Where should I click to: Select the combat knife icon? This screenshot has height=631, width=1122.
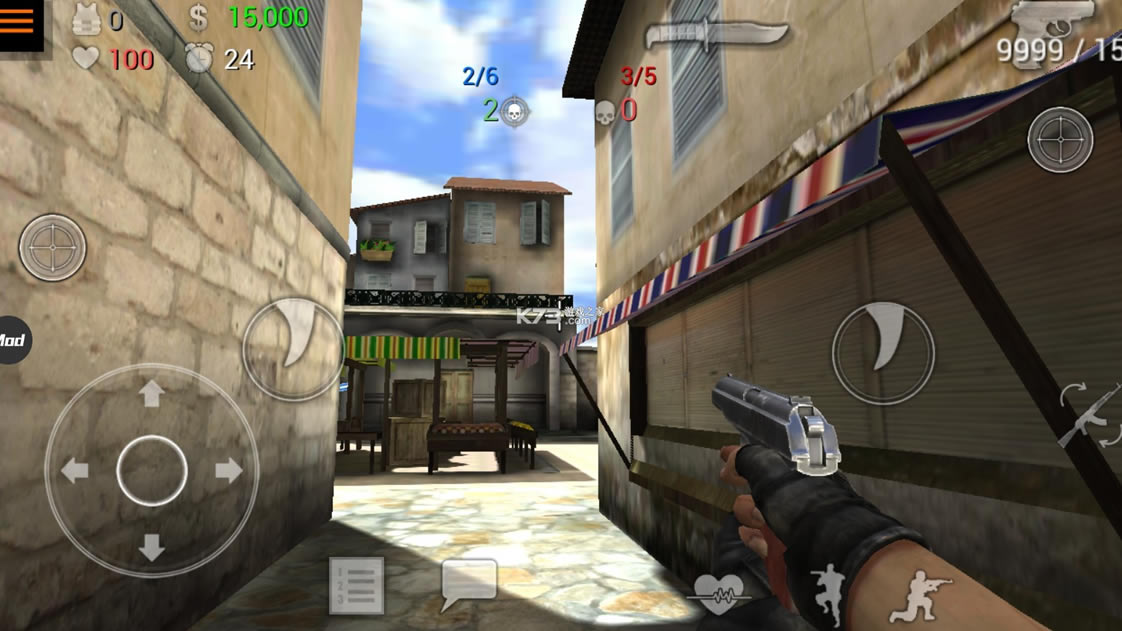click(716, 36)
